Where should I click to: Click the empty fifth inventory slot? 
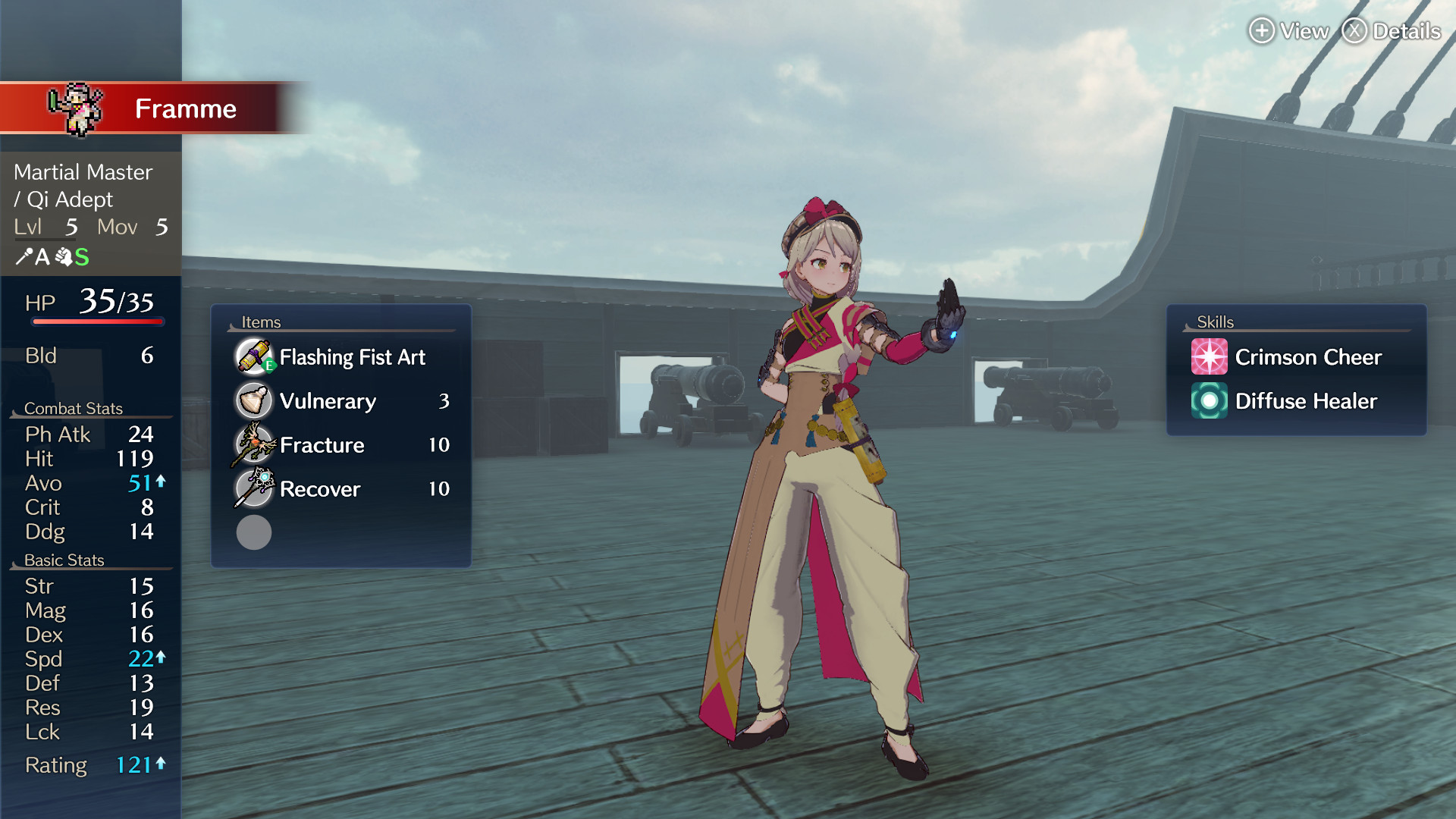[x=253, y=532]
